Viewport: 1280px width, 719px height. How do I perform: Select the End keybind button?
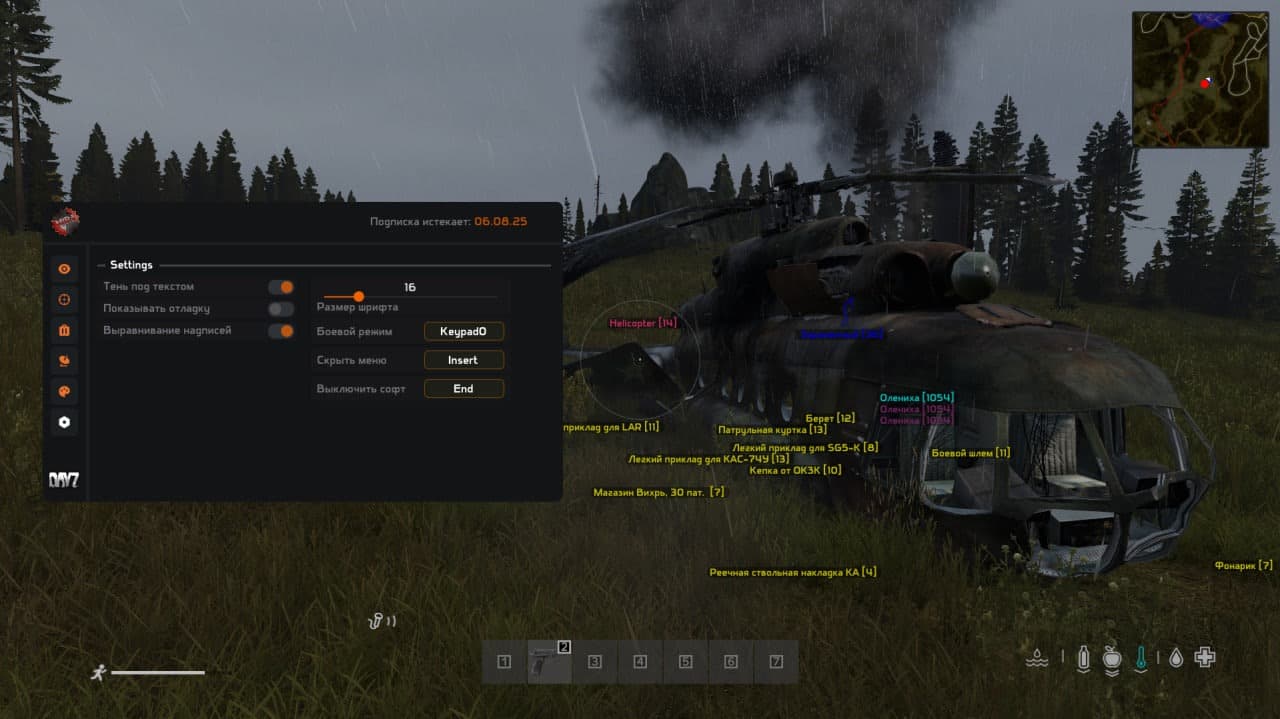pyautogui.click(x=463, y=389)
